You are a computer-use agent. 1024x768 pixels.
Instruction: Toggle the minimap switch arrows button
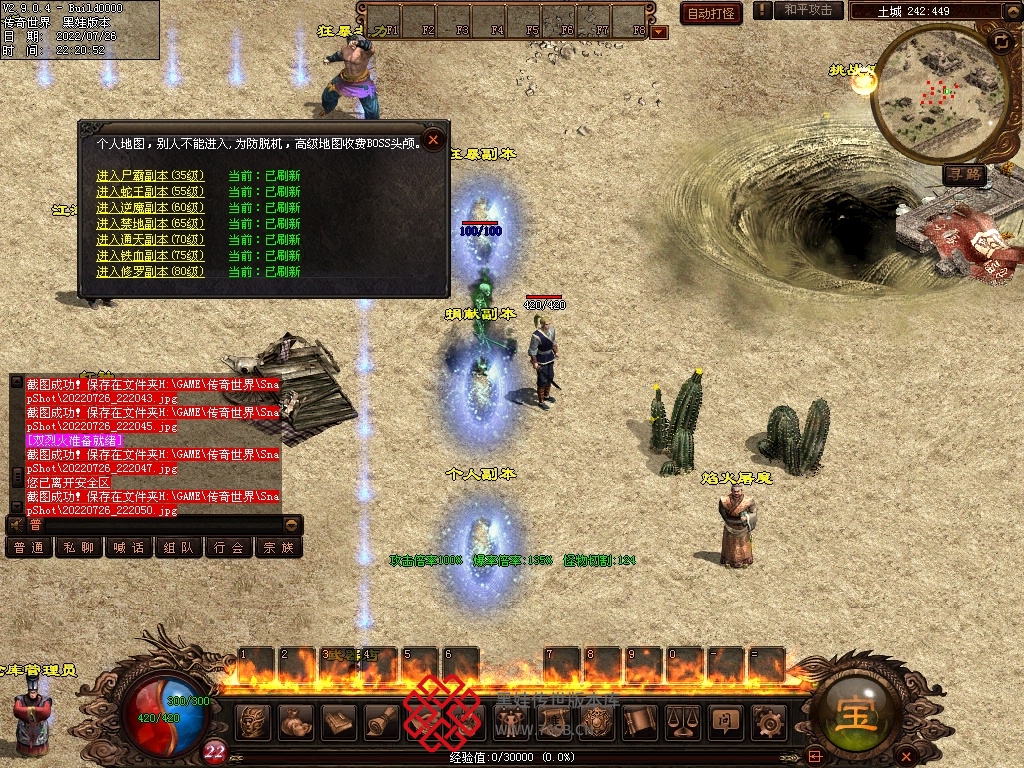(x=1001, y=41)
